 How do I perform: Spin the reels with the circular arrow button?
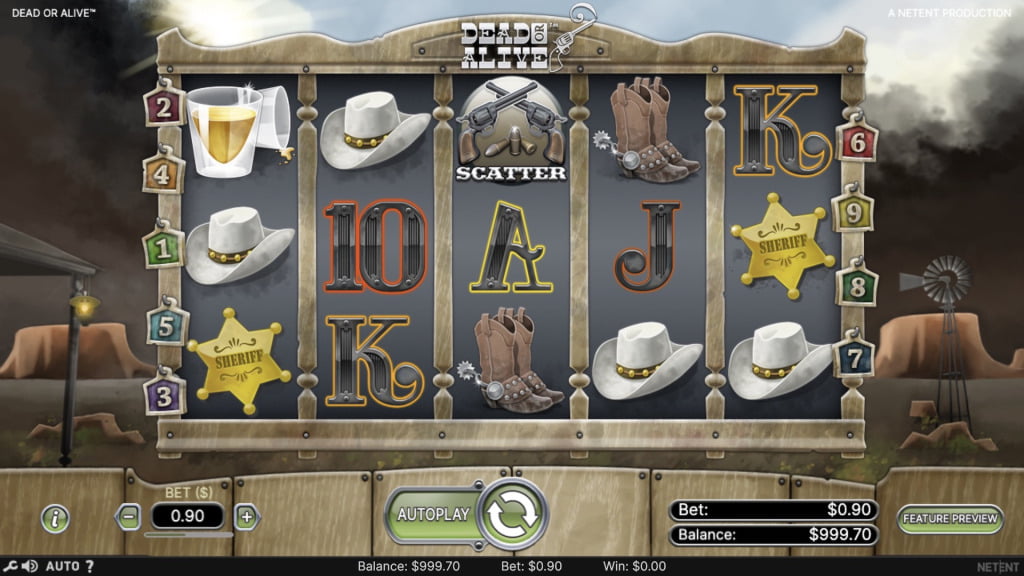(513, 515)
